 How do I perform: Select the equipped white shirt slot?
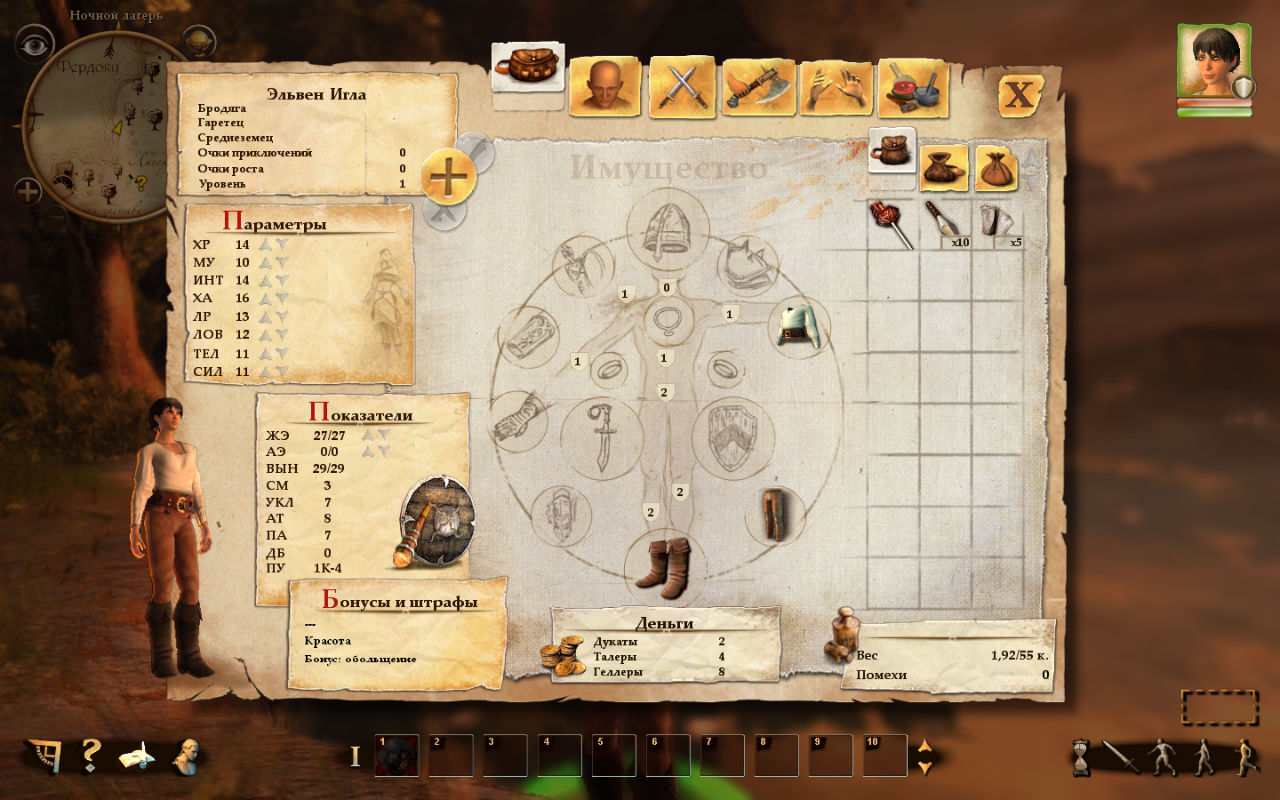pyautogui.click(x=799, y=327)
